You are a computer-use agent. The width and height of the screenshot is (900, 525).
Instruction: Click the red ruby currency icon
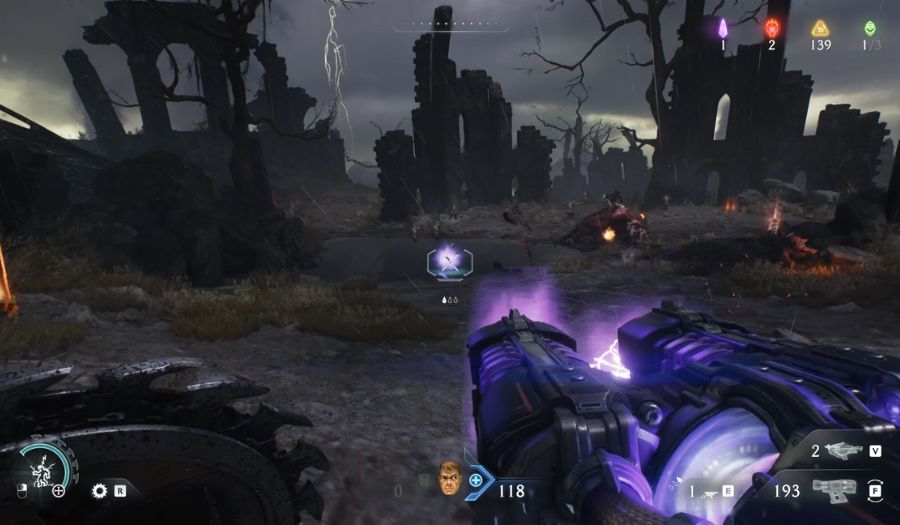(x=772, y=28)
